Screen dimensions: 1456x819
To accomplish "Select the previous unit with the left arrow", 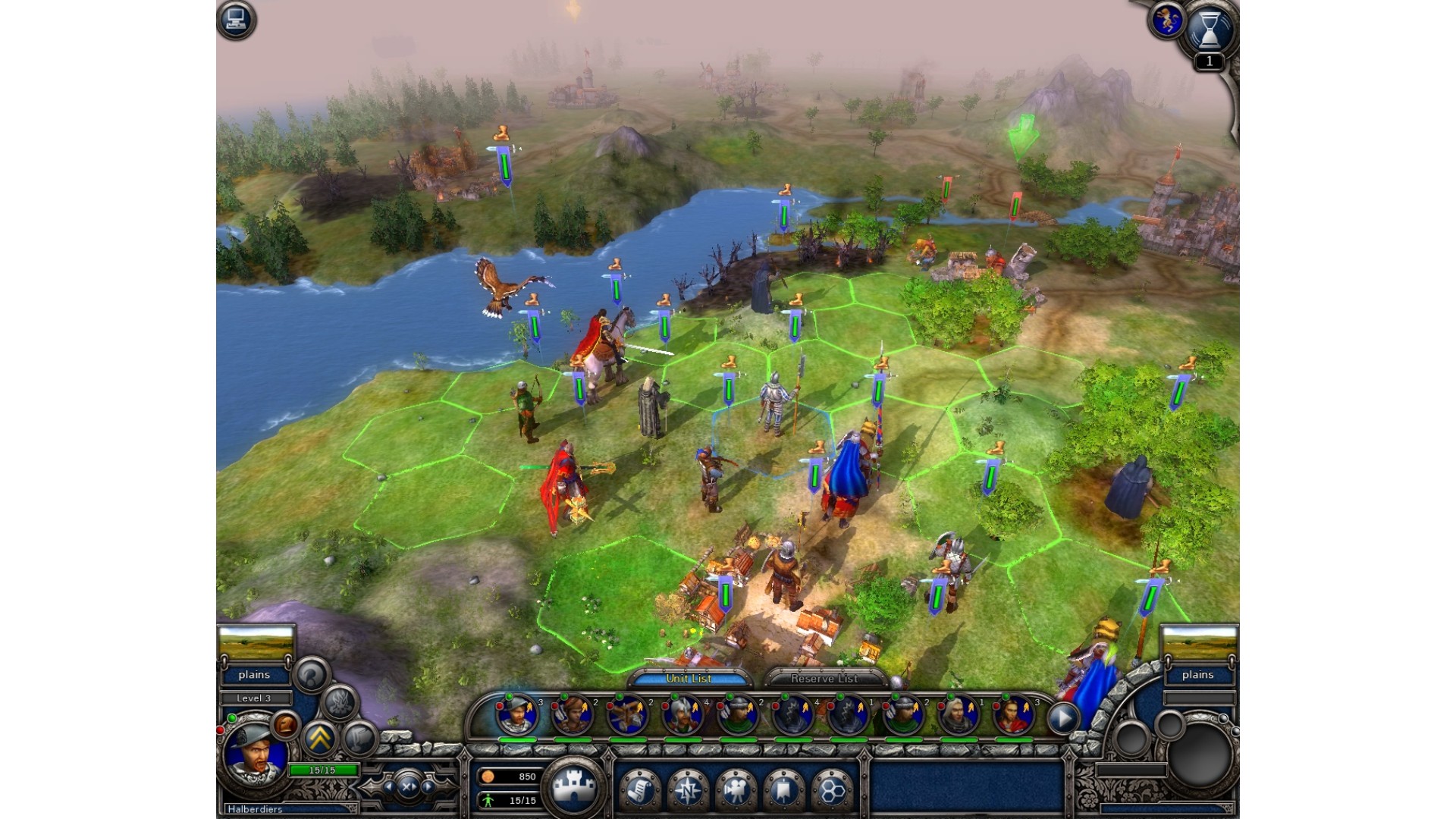I will [389, 787].
